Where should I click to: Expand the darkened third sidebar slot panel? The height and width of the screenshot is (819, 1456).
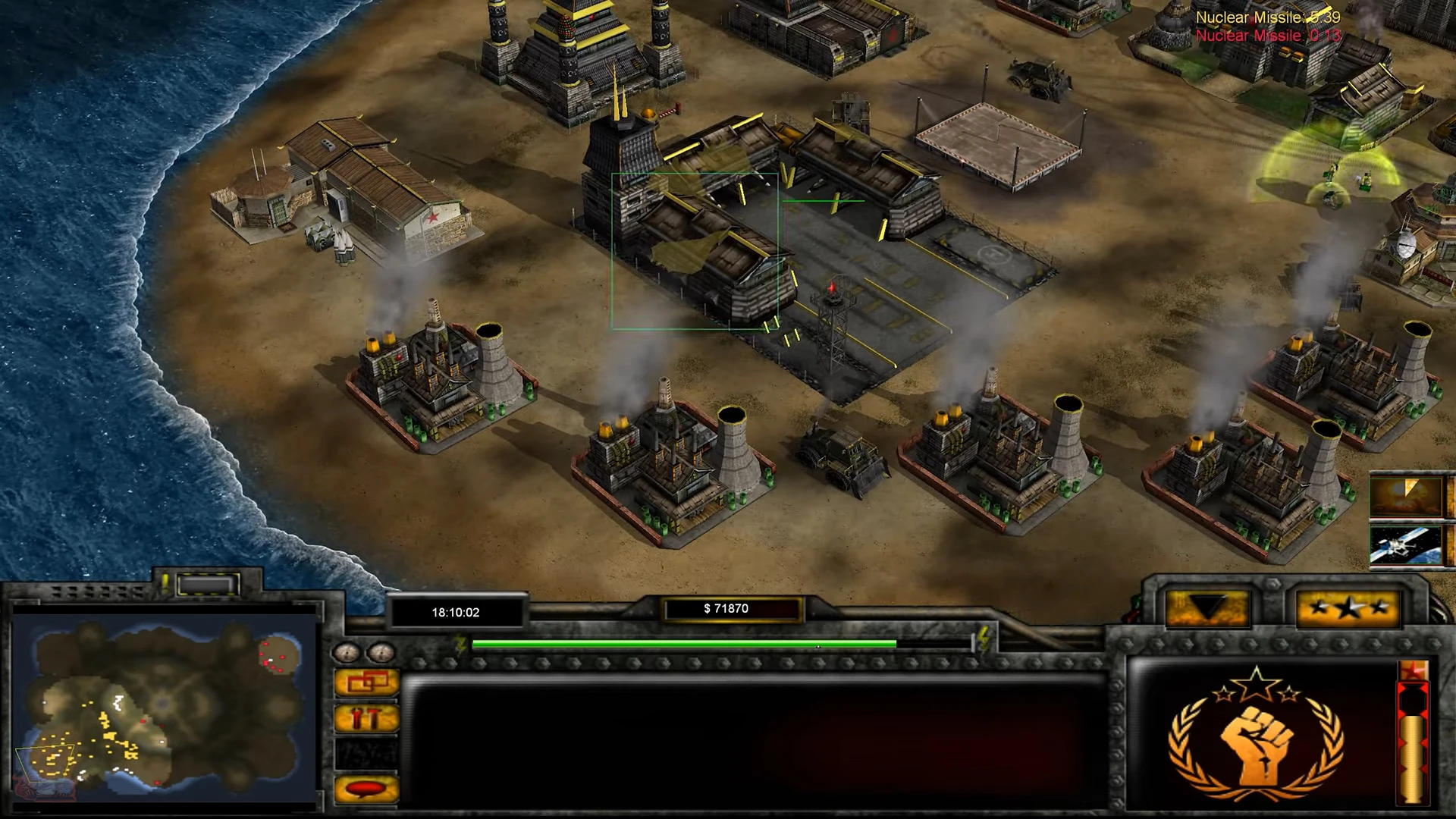click(366, 753)
